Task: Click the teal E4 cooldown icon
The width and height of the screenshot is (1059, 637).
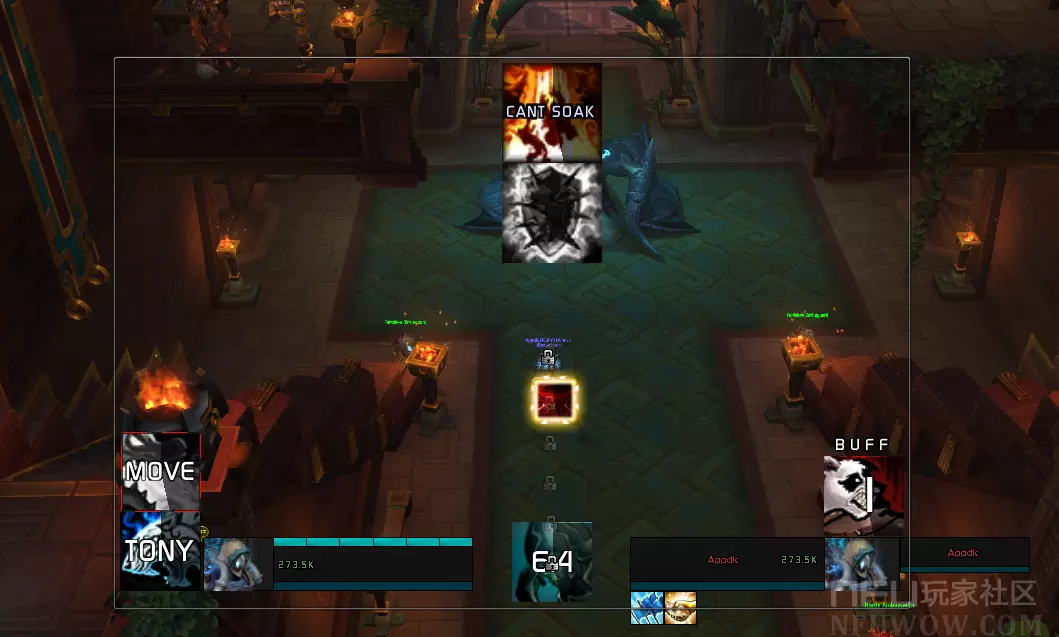Action: tap(552, 561)
